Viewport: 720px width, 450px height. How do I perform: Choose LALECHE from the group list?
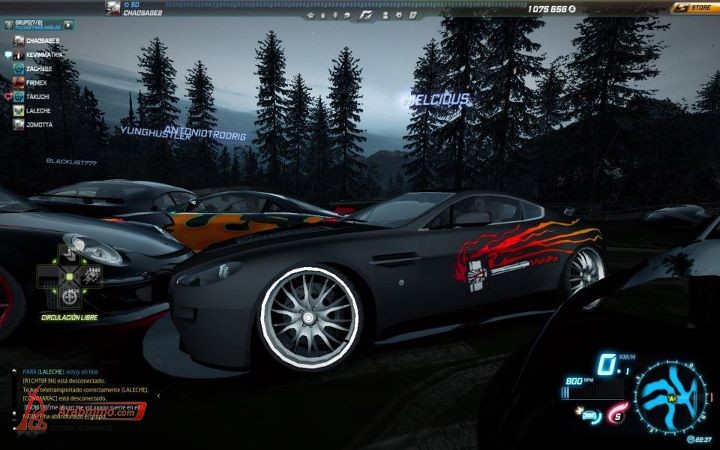[39, 111]
